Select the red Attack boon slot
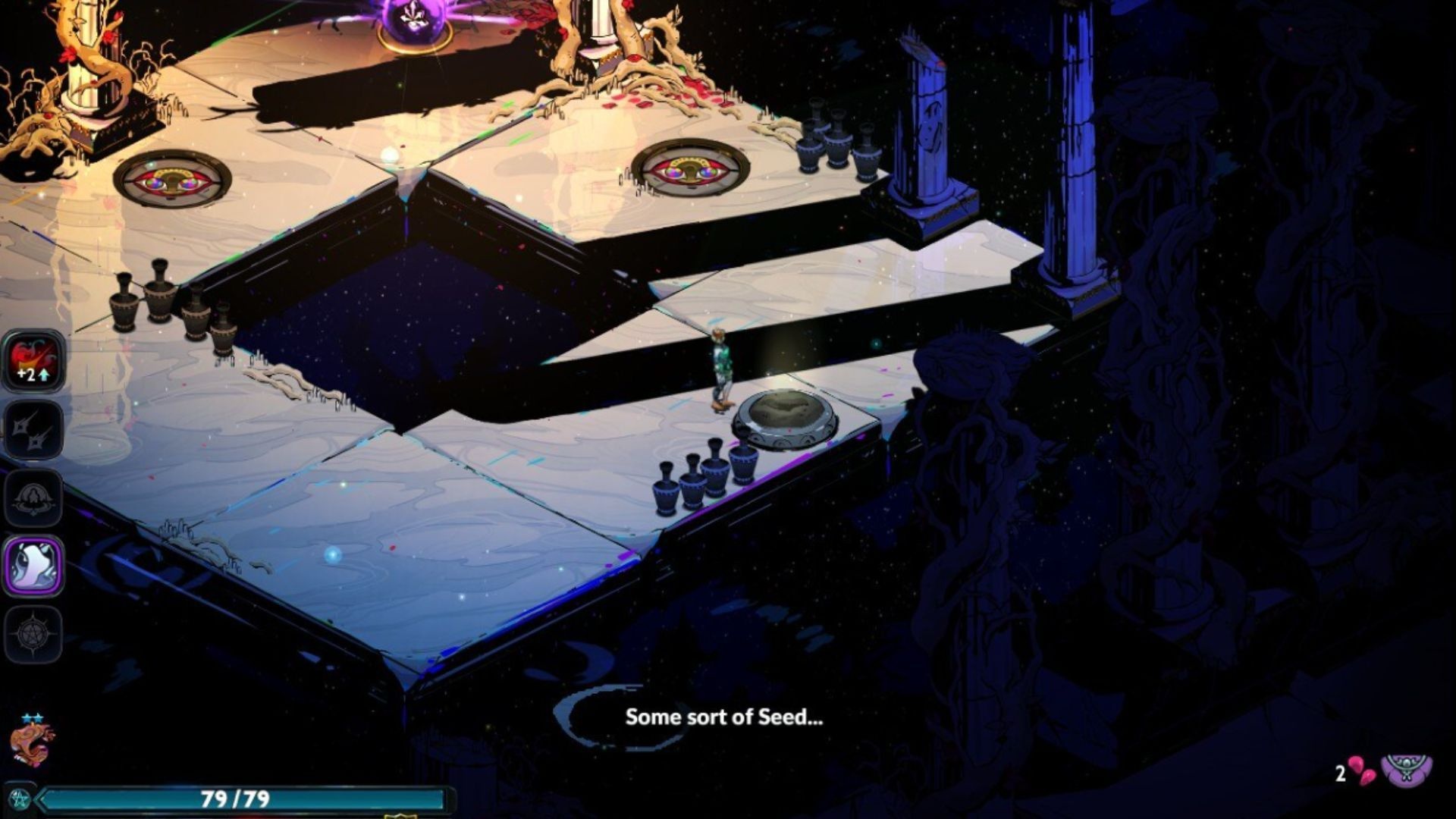Viewport: 1456px width, 819px height. (33, 360)
